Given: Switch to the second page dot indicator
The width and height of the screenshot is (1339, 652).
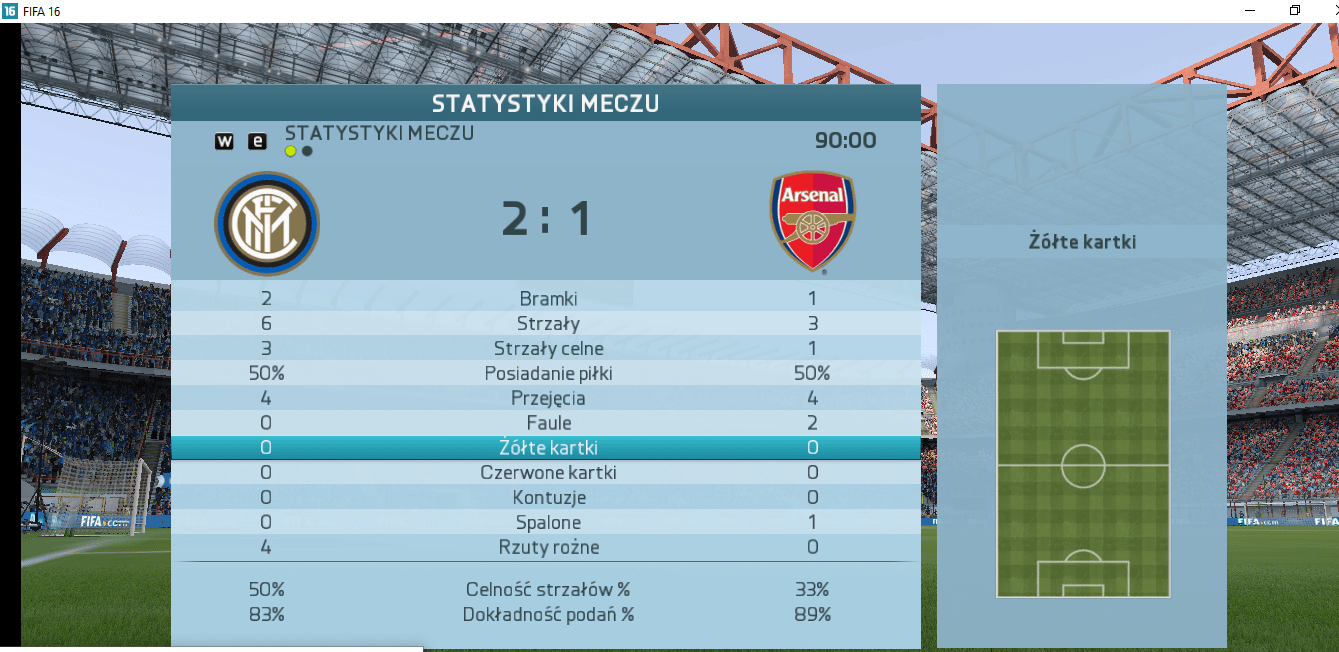Looking at the screenshot, I should point(307,152).
